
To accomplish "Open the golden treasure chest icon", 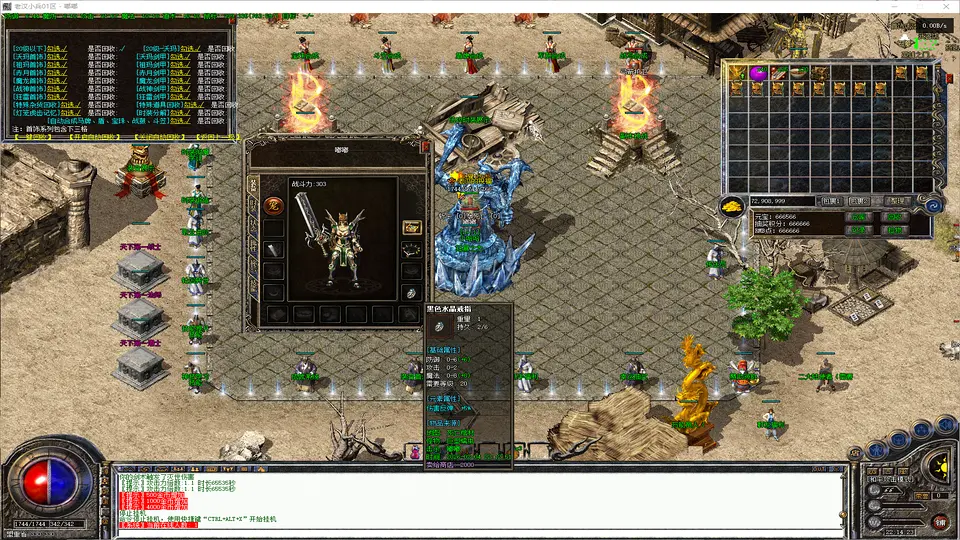I will point(411,227).
